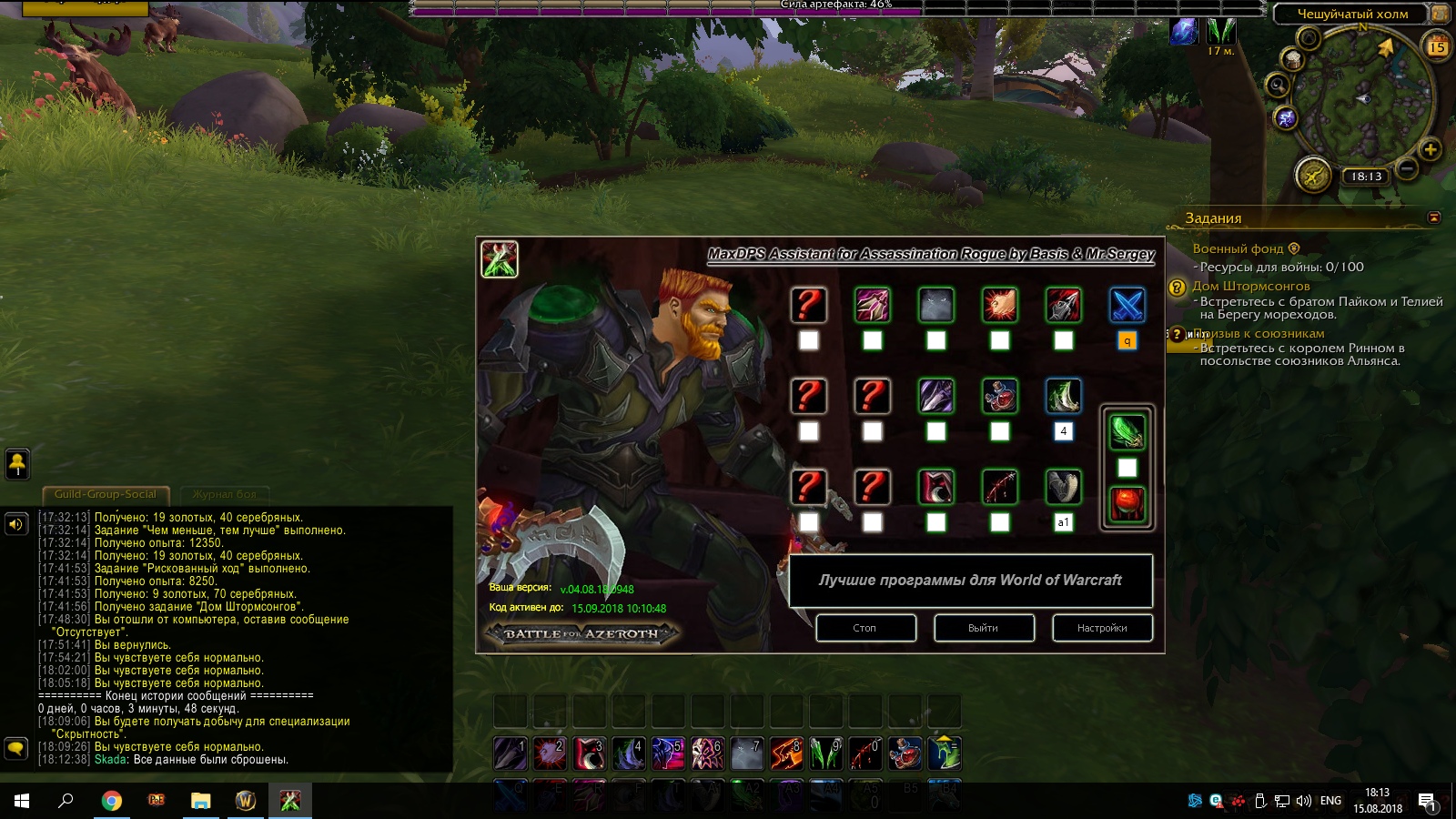Open the calendar showing day 15

pos(1438,45)
